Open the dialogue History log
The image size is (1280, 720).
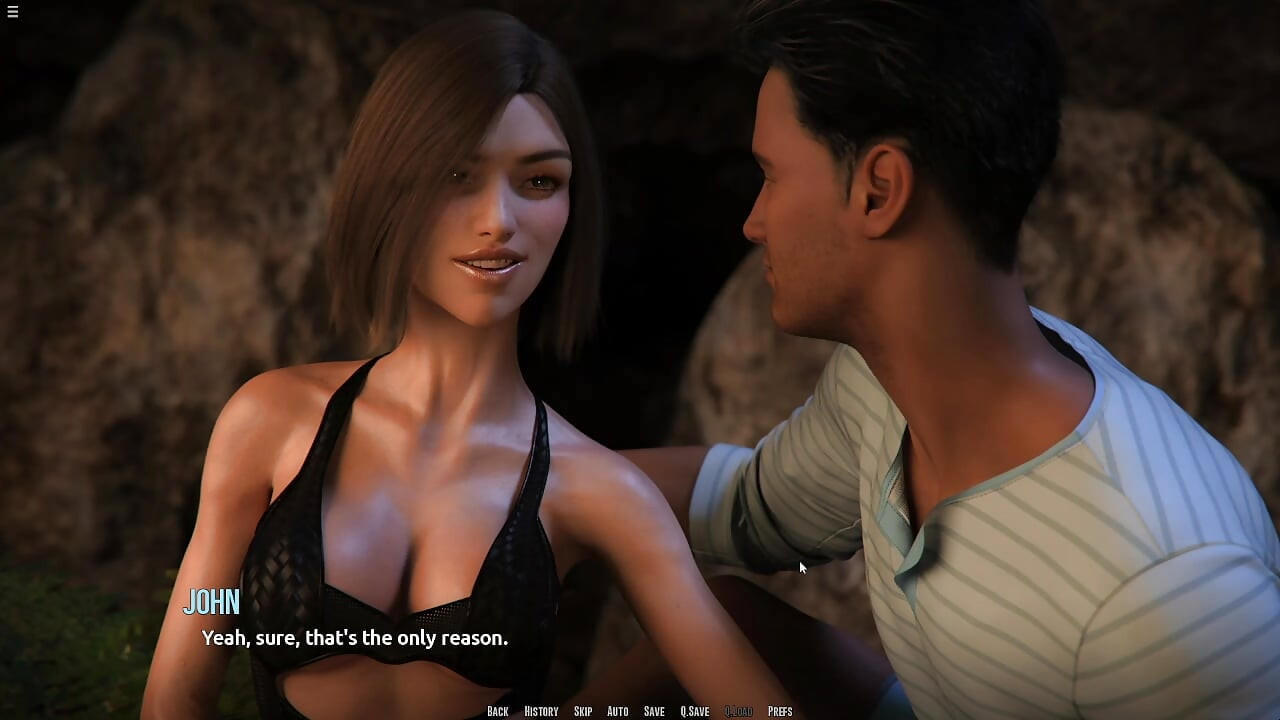pyautogui.click(x=541, y=711)
